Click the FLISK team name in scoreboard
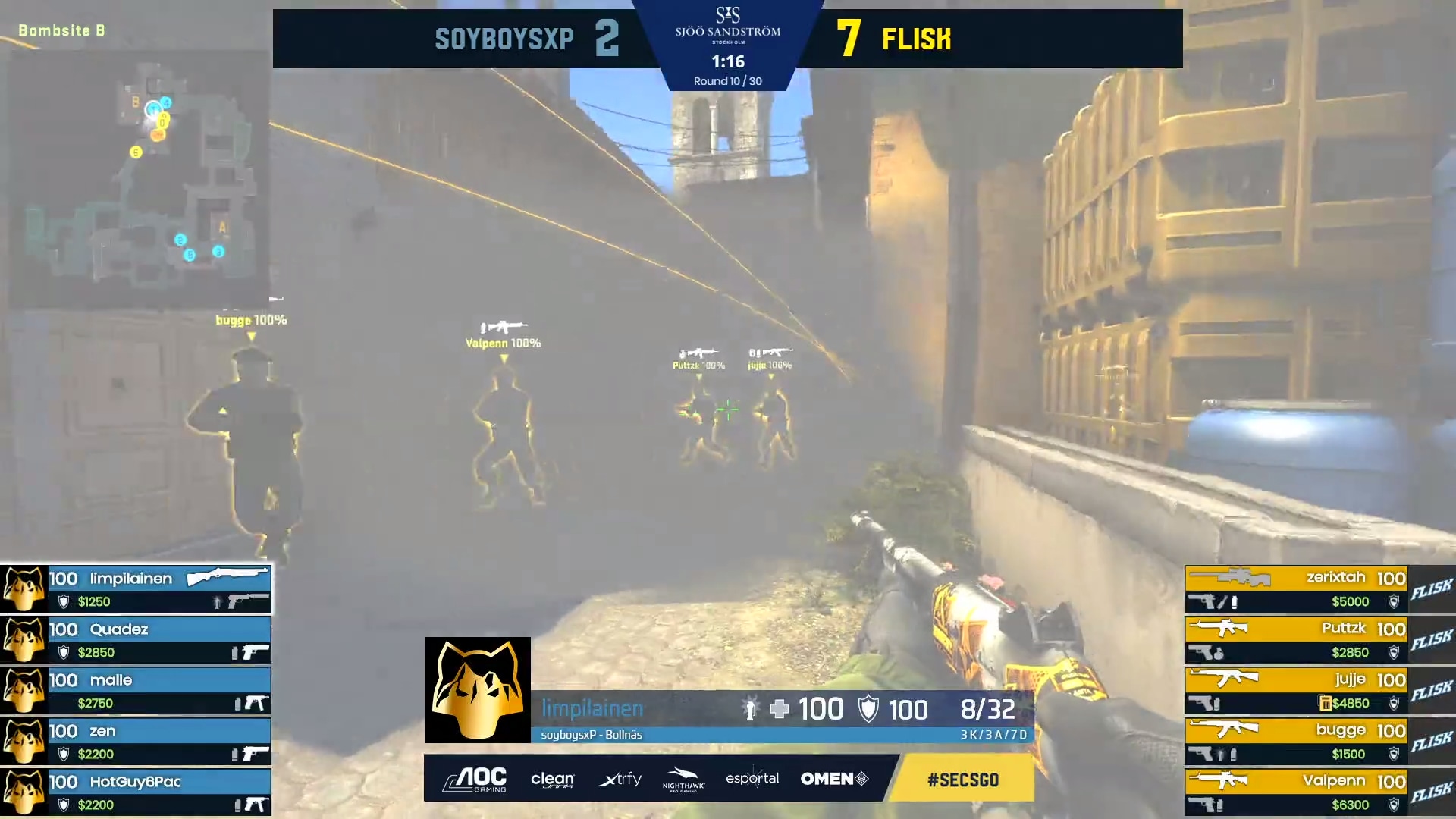Screen dimensions: 1456x819 tap(916, 39)
